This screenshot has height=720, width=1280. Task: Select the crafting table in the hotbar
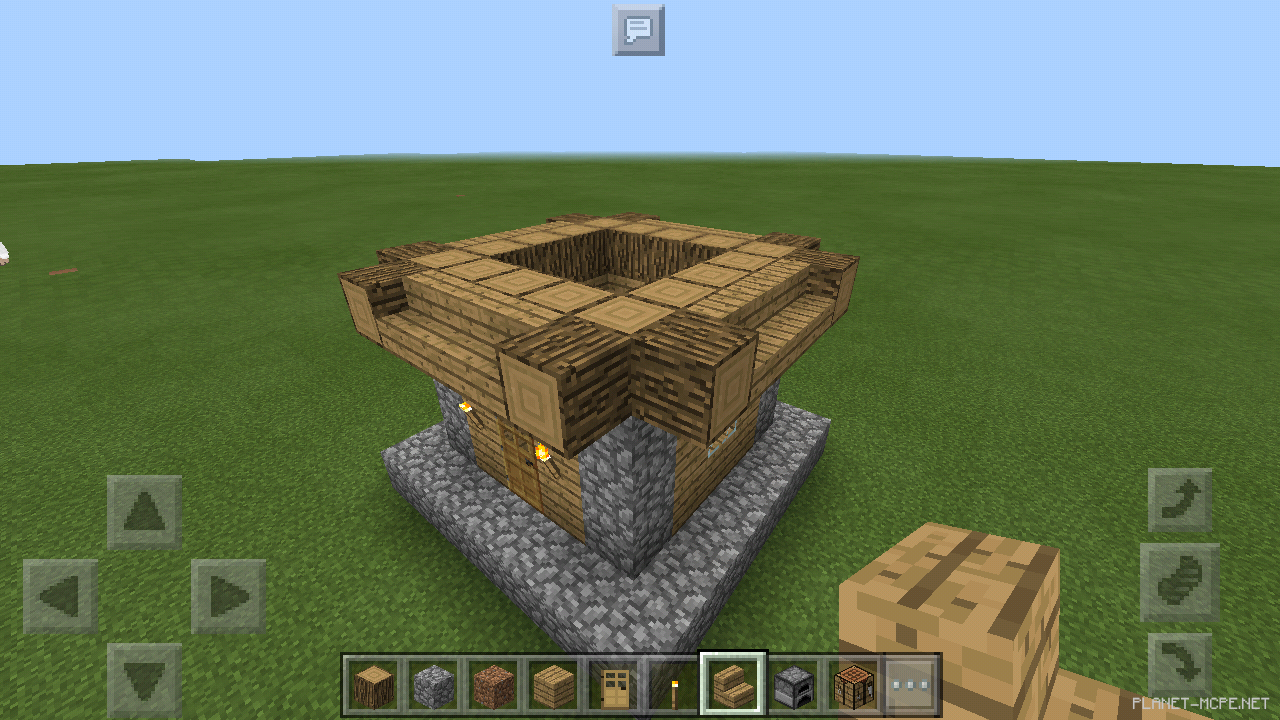[x=852, y=680]
